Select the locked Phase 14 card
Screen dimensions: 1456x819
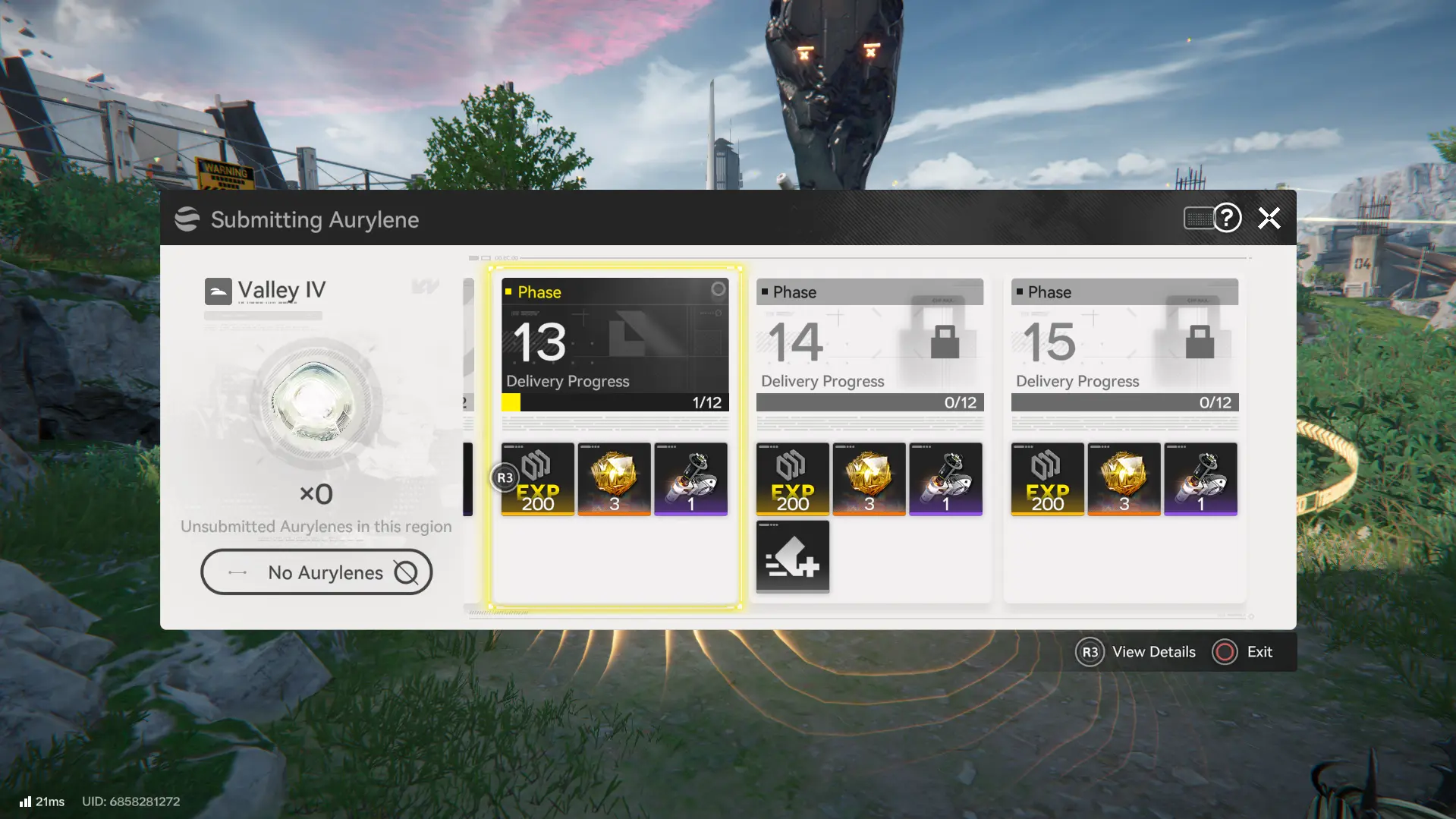[870, 344]
